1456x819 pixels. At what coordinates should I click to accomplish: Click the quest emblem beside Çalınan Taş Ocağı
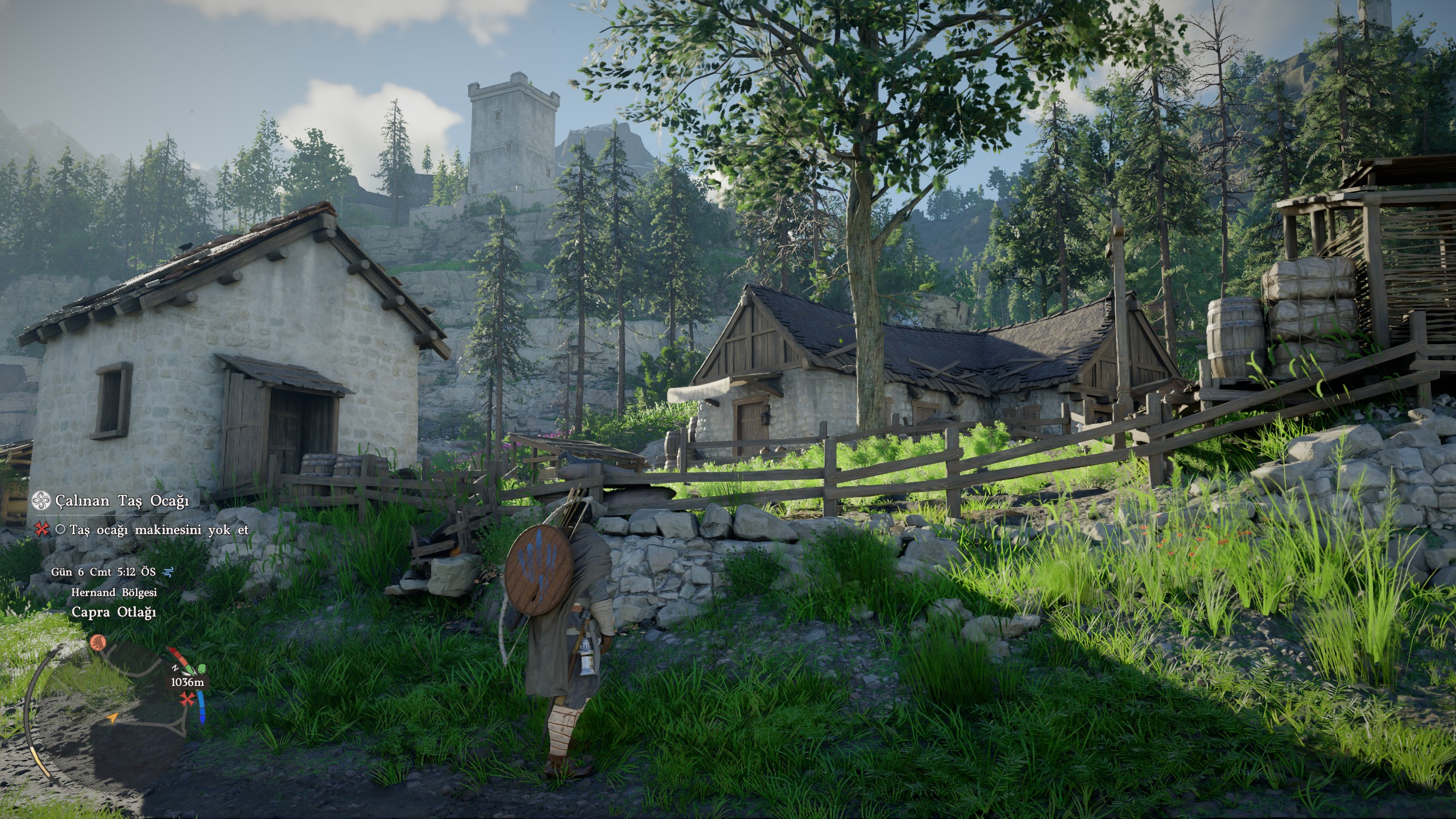point(40,500)
